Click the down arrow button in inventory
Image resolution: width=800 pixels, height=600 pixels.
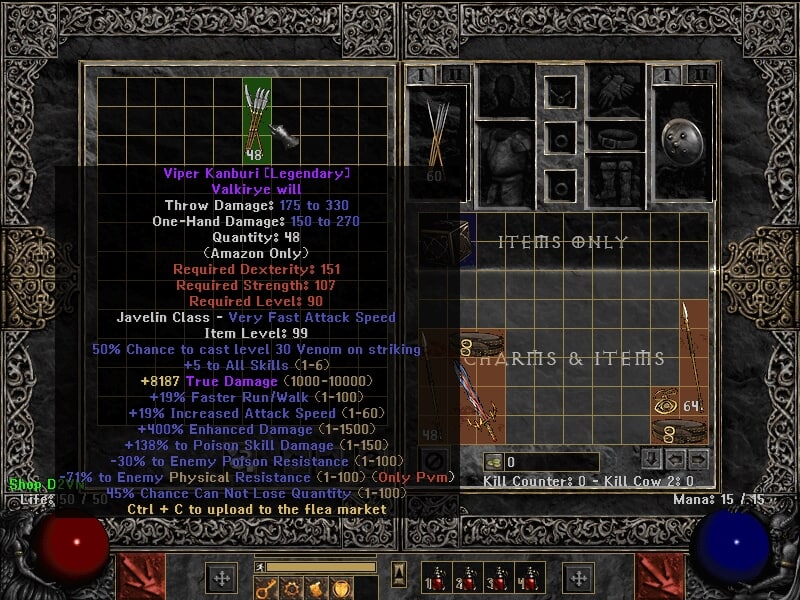pos(651,460)
